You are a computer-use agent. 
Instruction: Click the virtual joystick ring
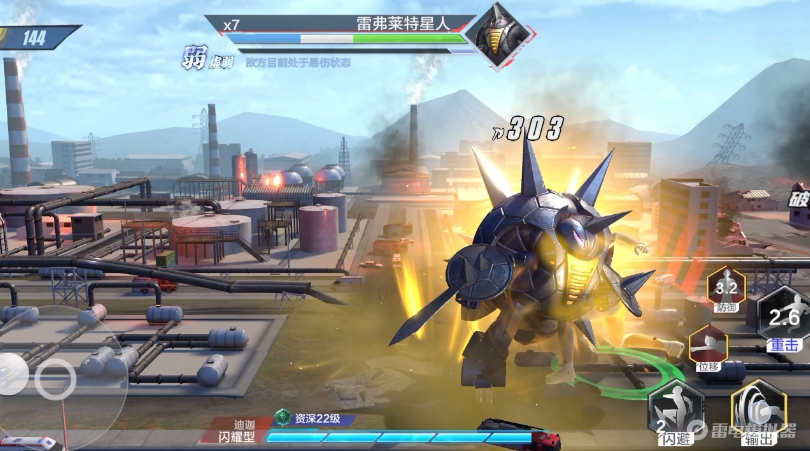point(54,378)
